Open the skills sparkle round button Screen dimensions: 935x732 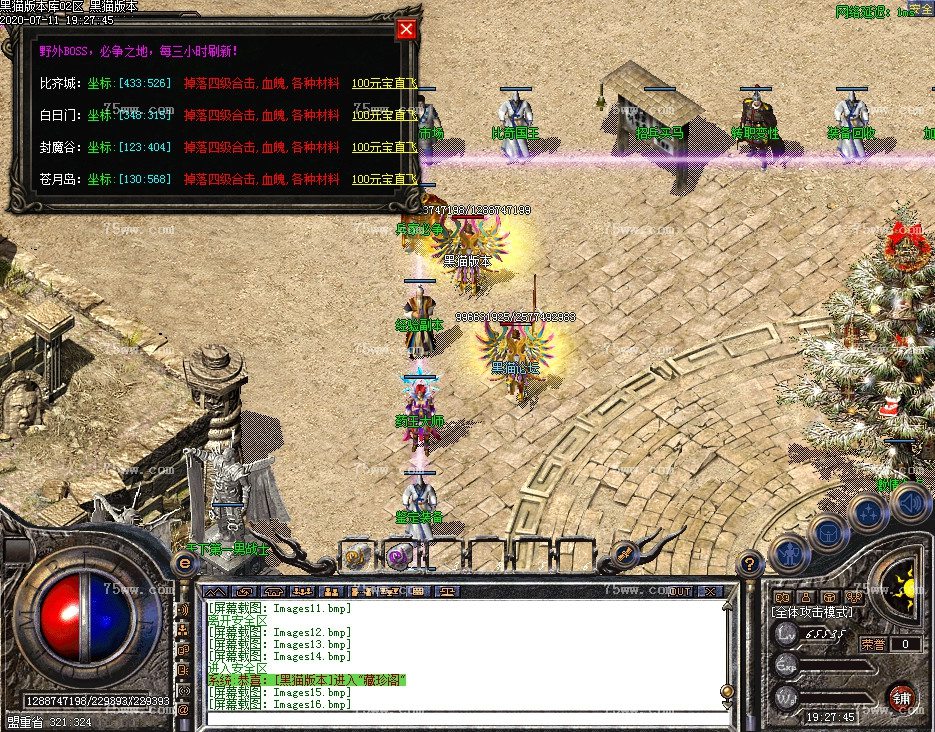(x=867, y=514)
